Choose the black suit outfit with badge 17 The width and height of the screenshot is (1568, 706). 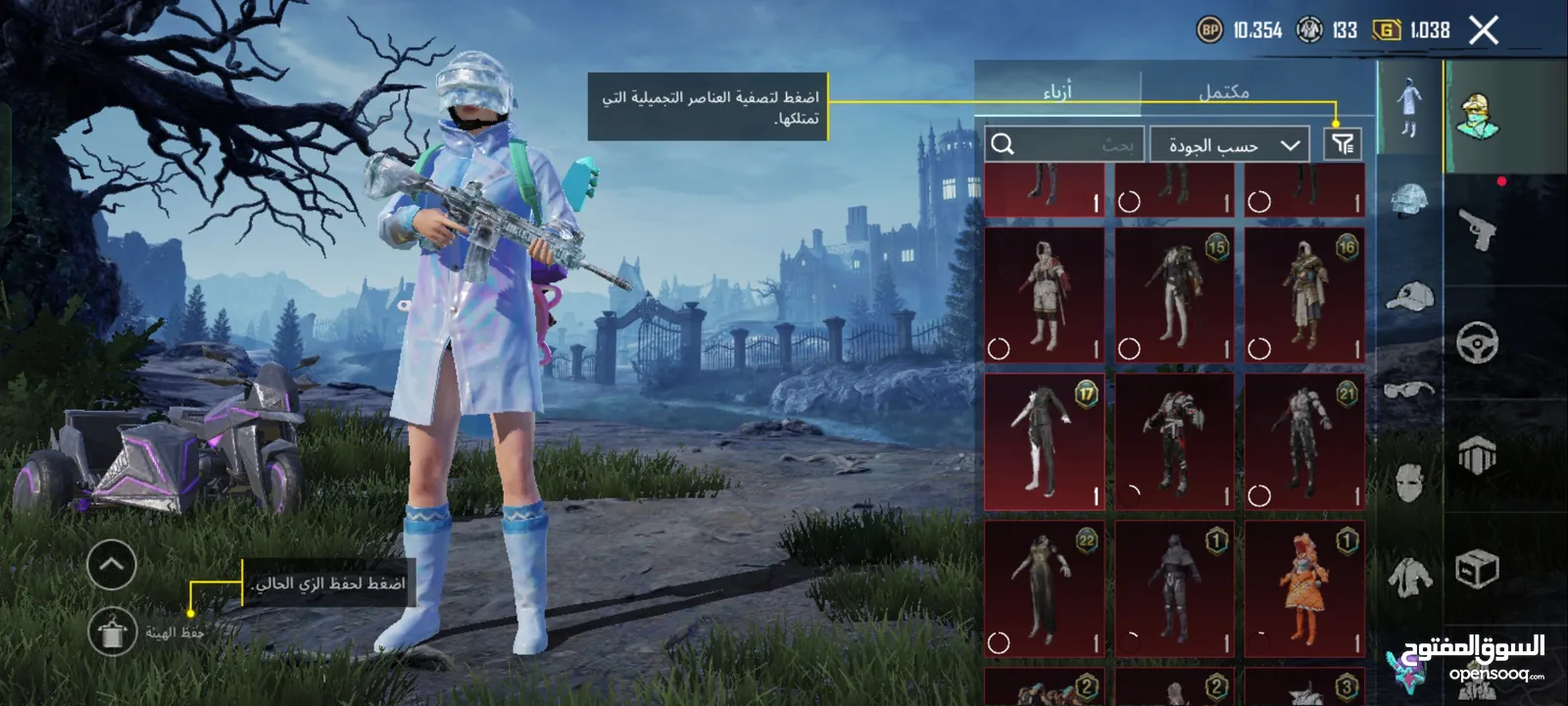[1044, 442]
